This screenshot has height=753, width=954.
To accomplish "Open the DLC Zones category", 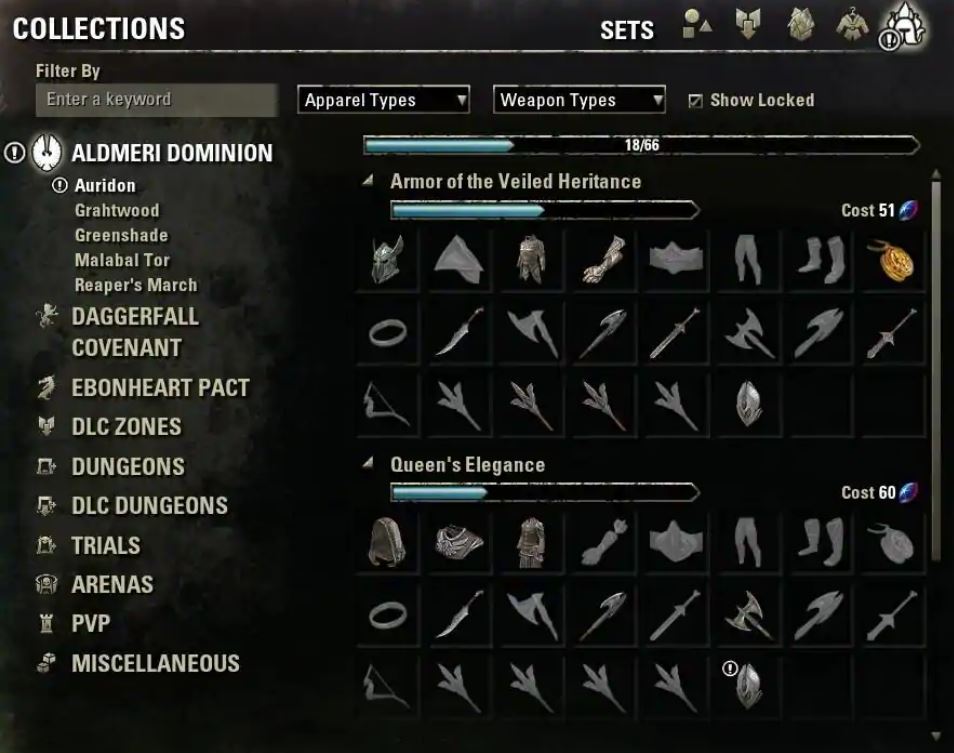I will pos(126,427).
